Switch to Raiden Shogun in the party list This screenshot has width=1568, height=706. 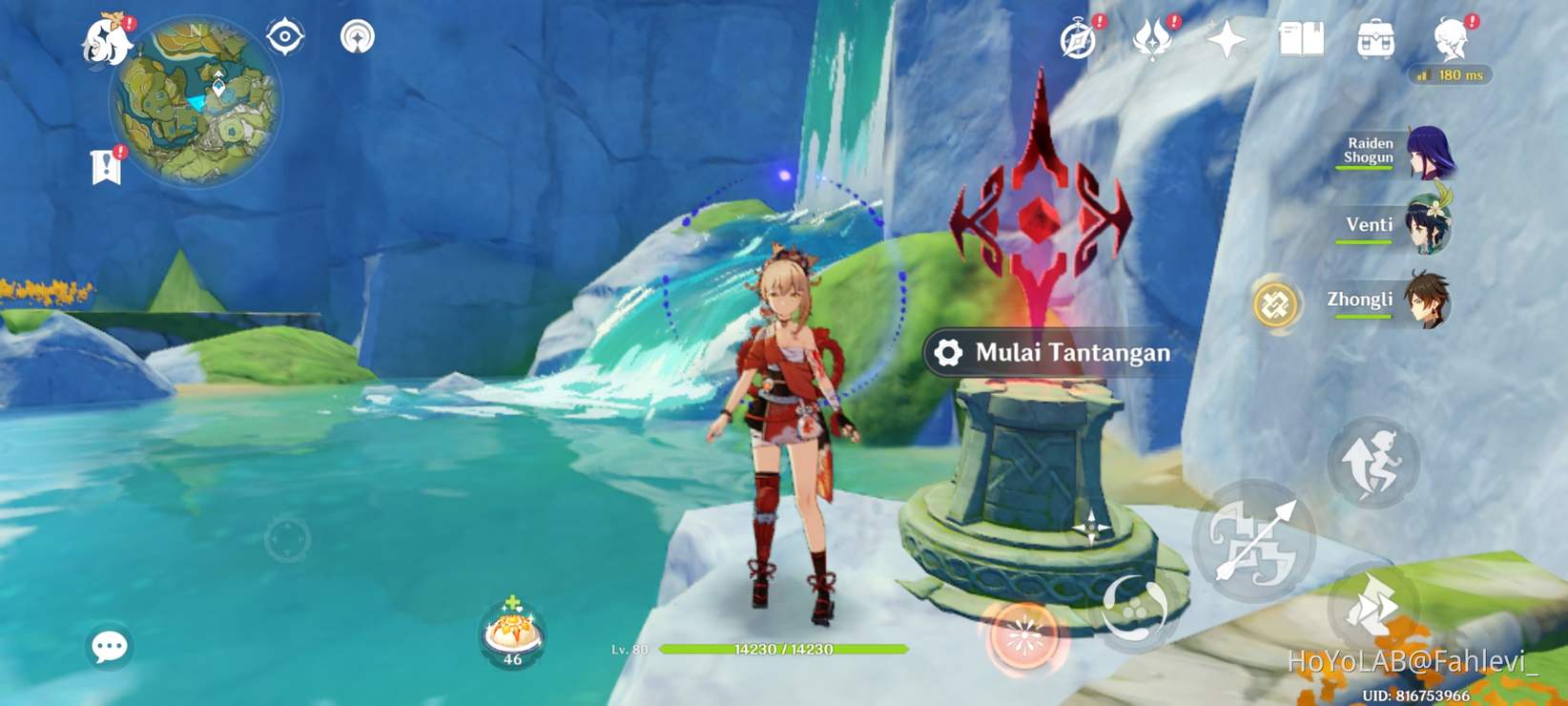click(1429, 151)
